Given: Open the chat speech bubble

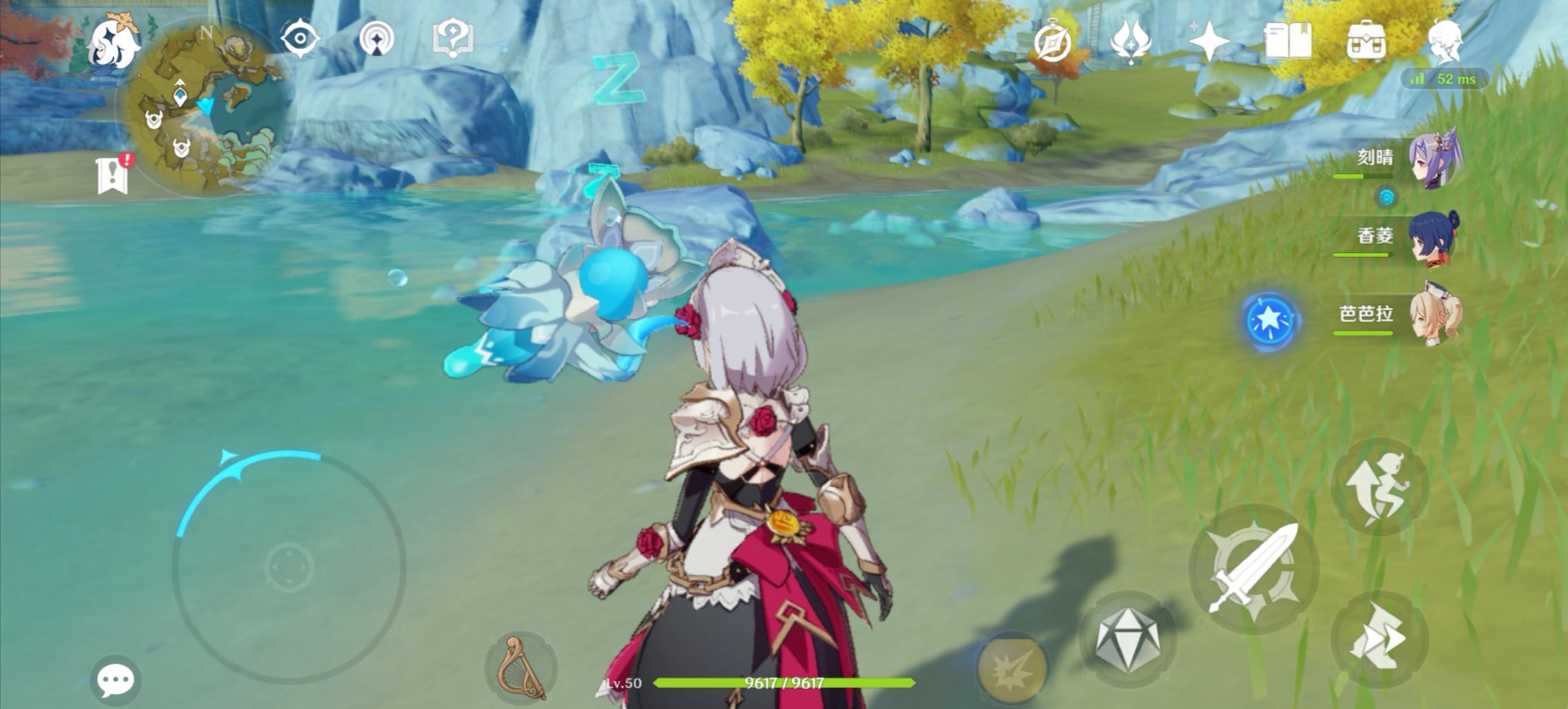Looking at the screenshot, I should pyautogui.click(x=115, y=680).
